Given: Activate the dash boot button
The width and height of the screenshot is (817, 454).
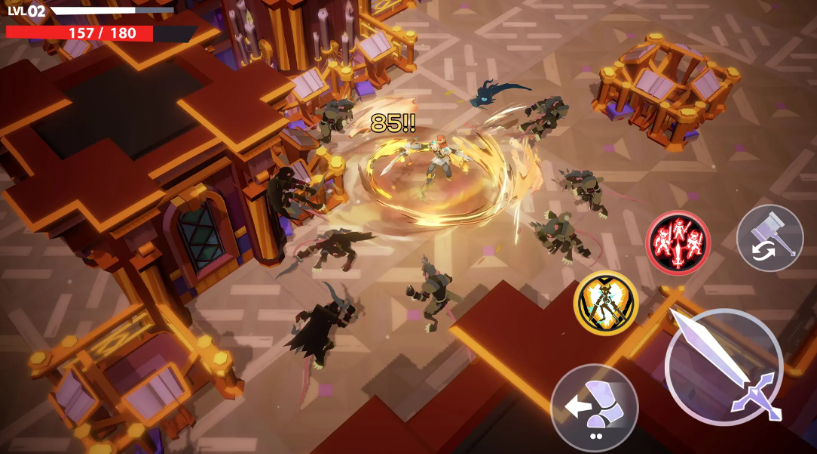Looking at the screenshot, I should (594, 407).
